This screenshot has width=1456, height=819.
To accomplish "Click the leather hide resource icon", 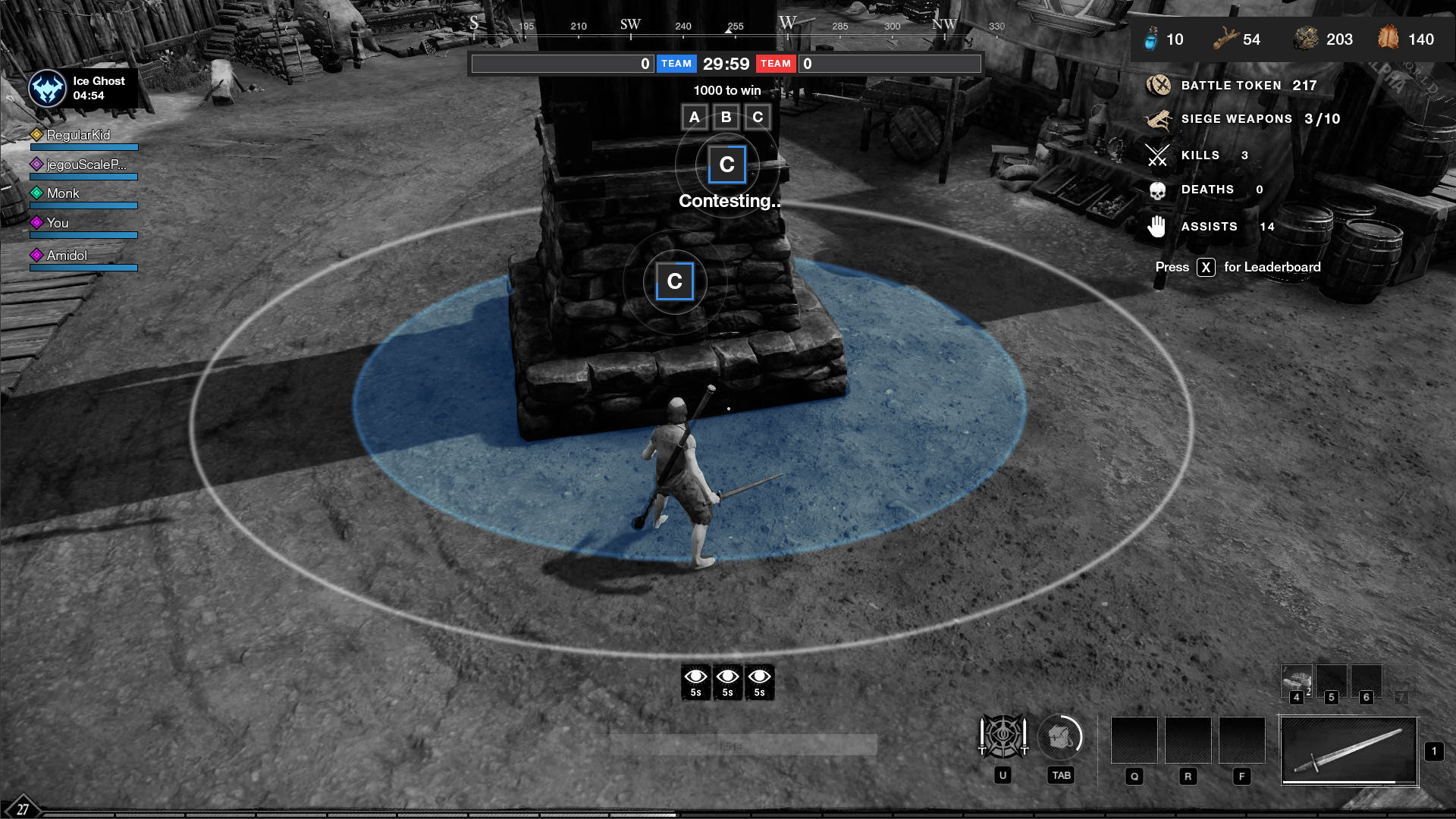I will click(1388, 37).
